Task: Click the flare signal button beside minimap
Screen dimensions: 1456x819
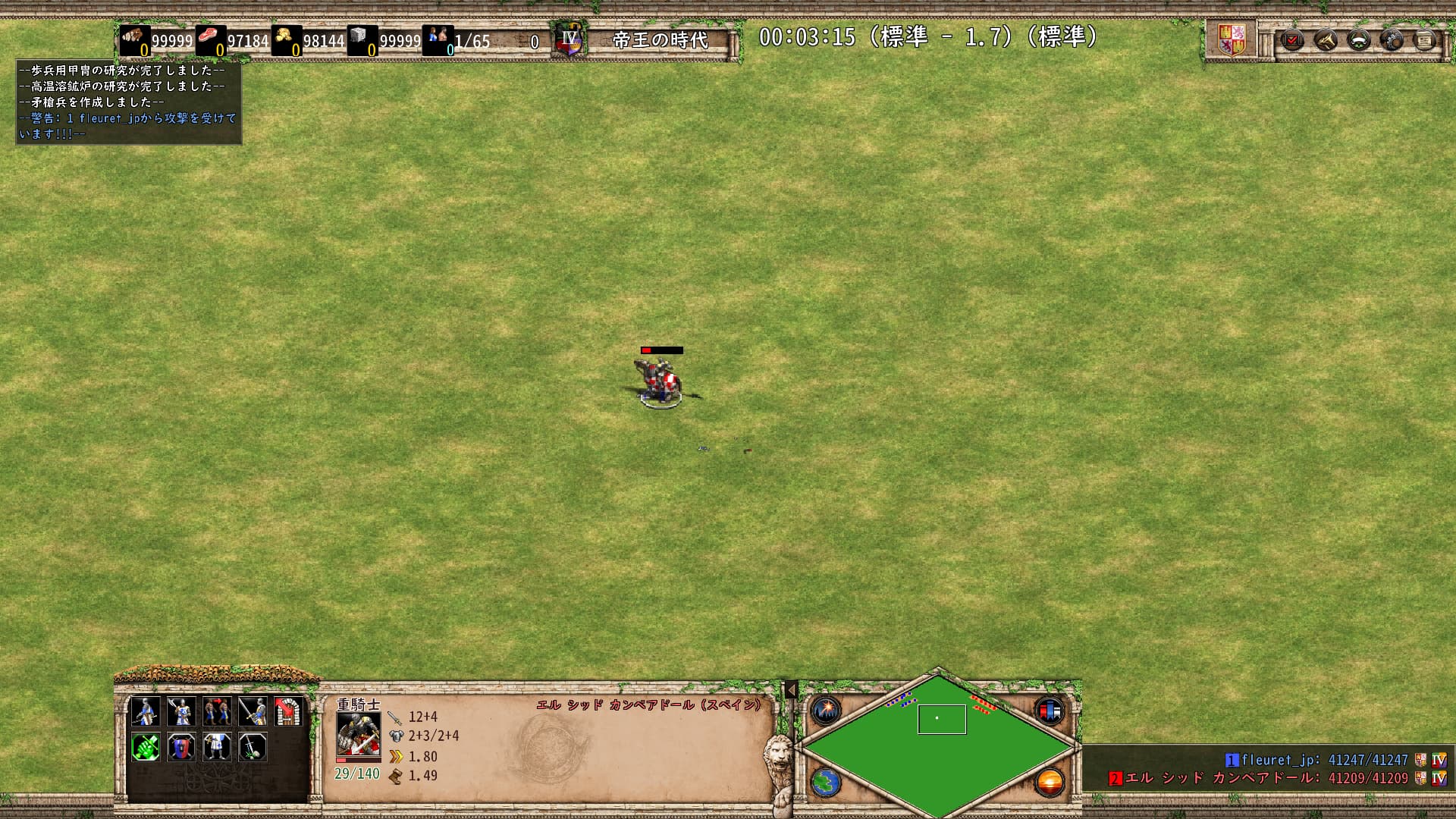Action: tap(826, 711)
